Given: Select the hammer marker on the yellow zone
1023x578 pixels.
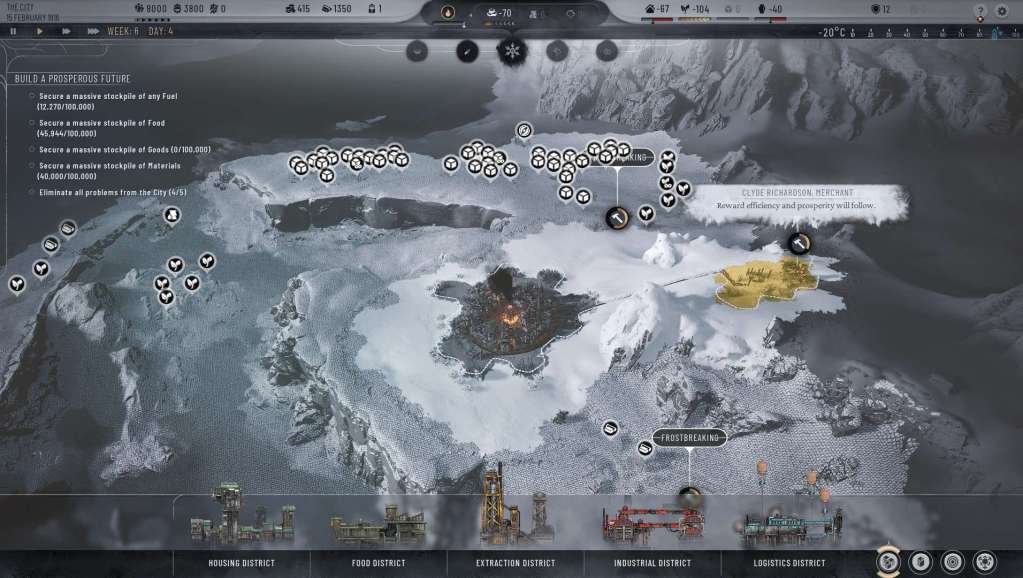Looking at the screenshot, I should pos(798,242).
